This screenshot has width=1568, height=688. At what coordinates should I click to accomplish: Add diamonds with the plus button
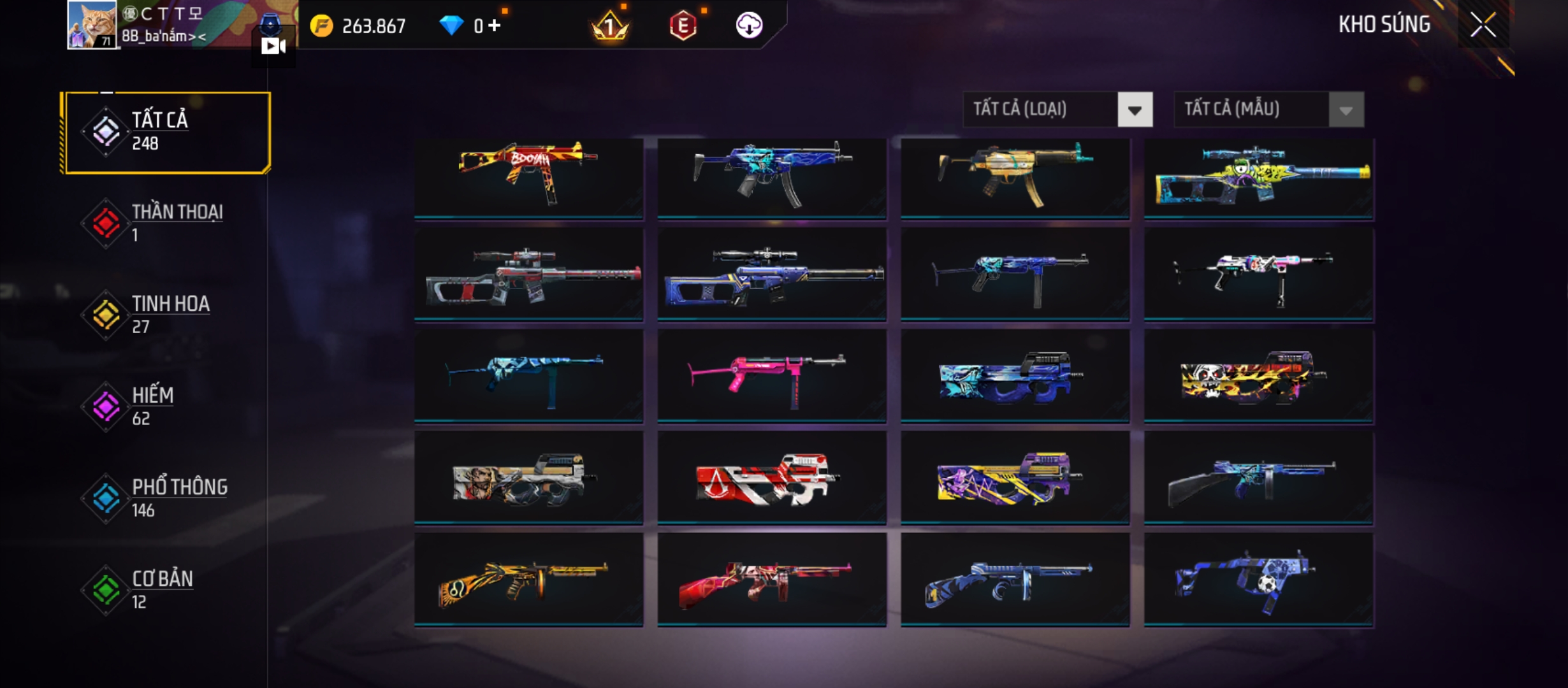[x=495, y=25]
